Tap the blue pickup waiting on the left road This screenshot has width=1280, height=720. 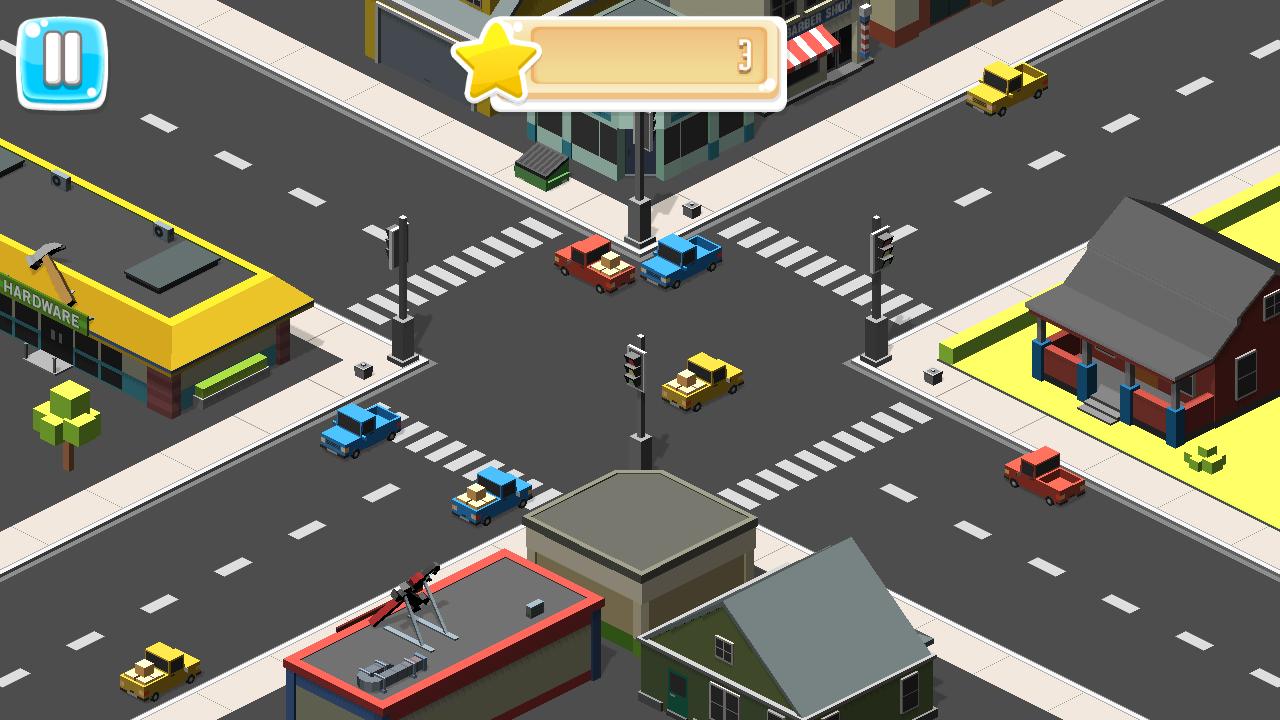(x=358, y=432)
